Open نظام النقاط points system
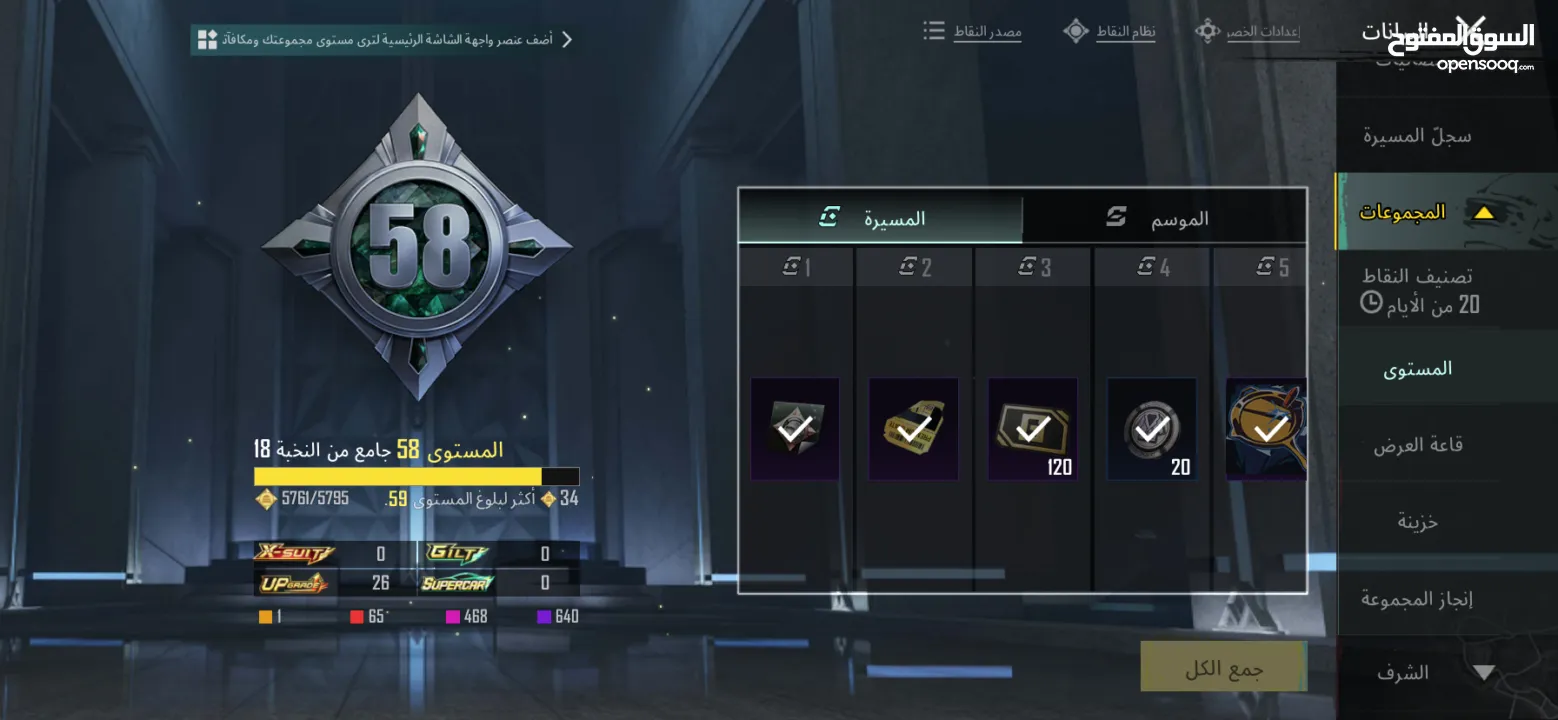The height and width of the screenshot is (720, 1558). 1110,32
